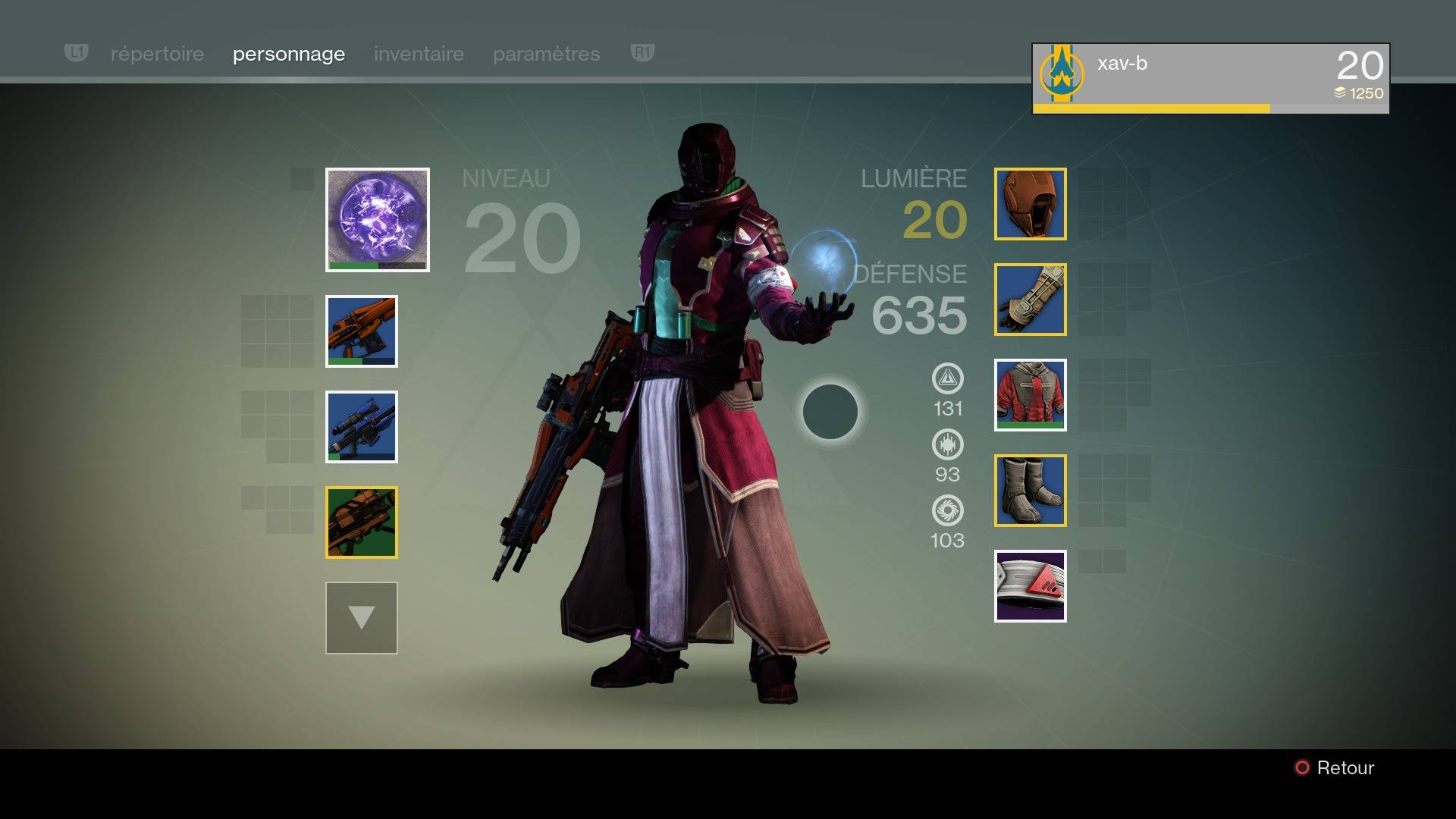The image size is (1456, 819).
Task: Open the red chest armor slot
Action: pyautogui.click(x=1030, y=395)
